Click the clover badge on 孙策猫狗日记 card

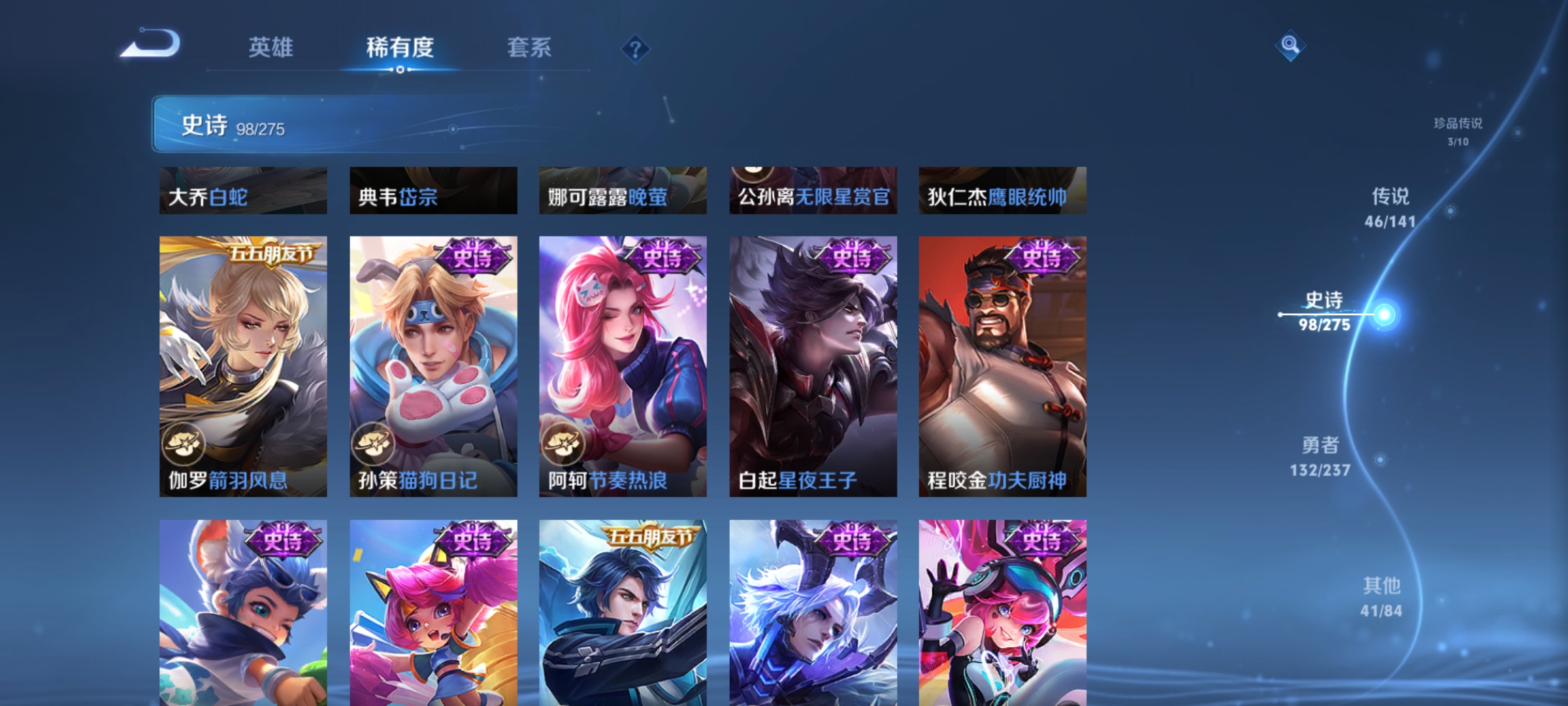point(375,443)
